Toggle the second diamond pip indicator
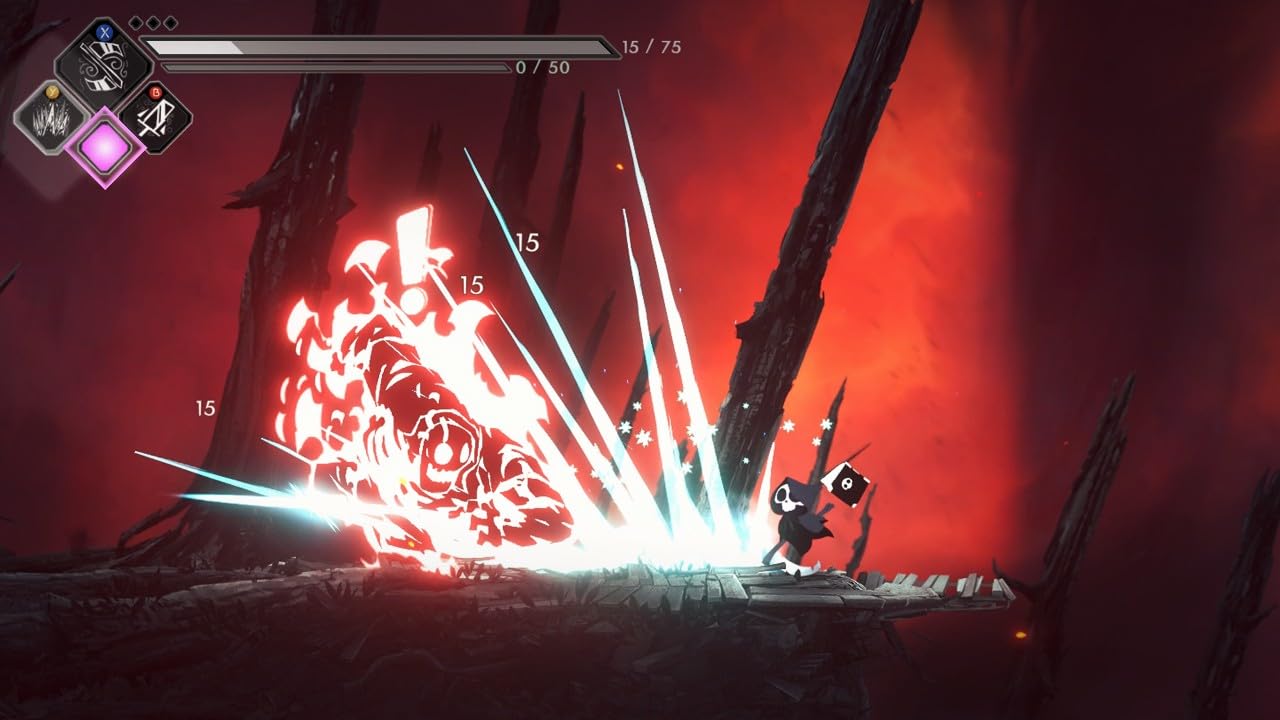The image size is (1280, 720). (152, 21)
